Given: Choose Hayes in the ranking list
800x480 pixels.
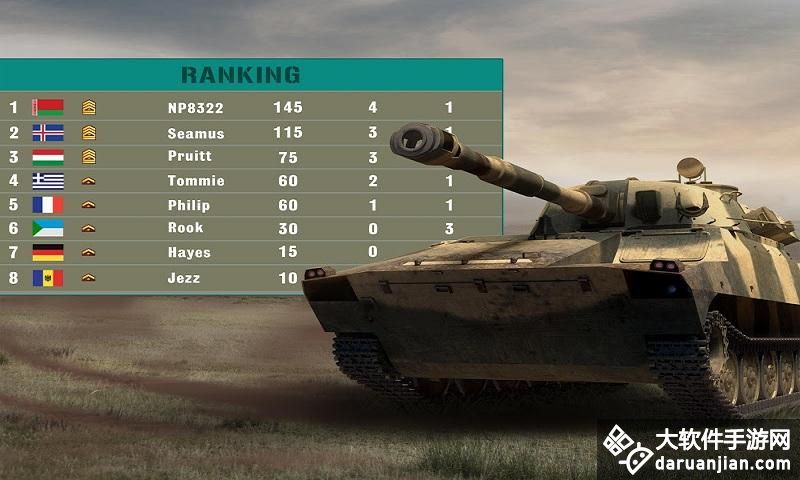Looking at the screenshot, I should pyautogui.click(x=189, y=253).
